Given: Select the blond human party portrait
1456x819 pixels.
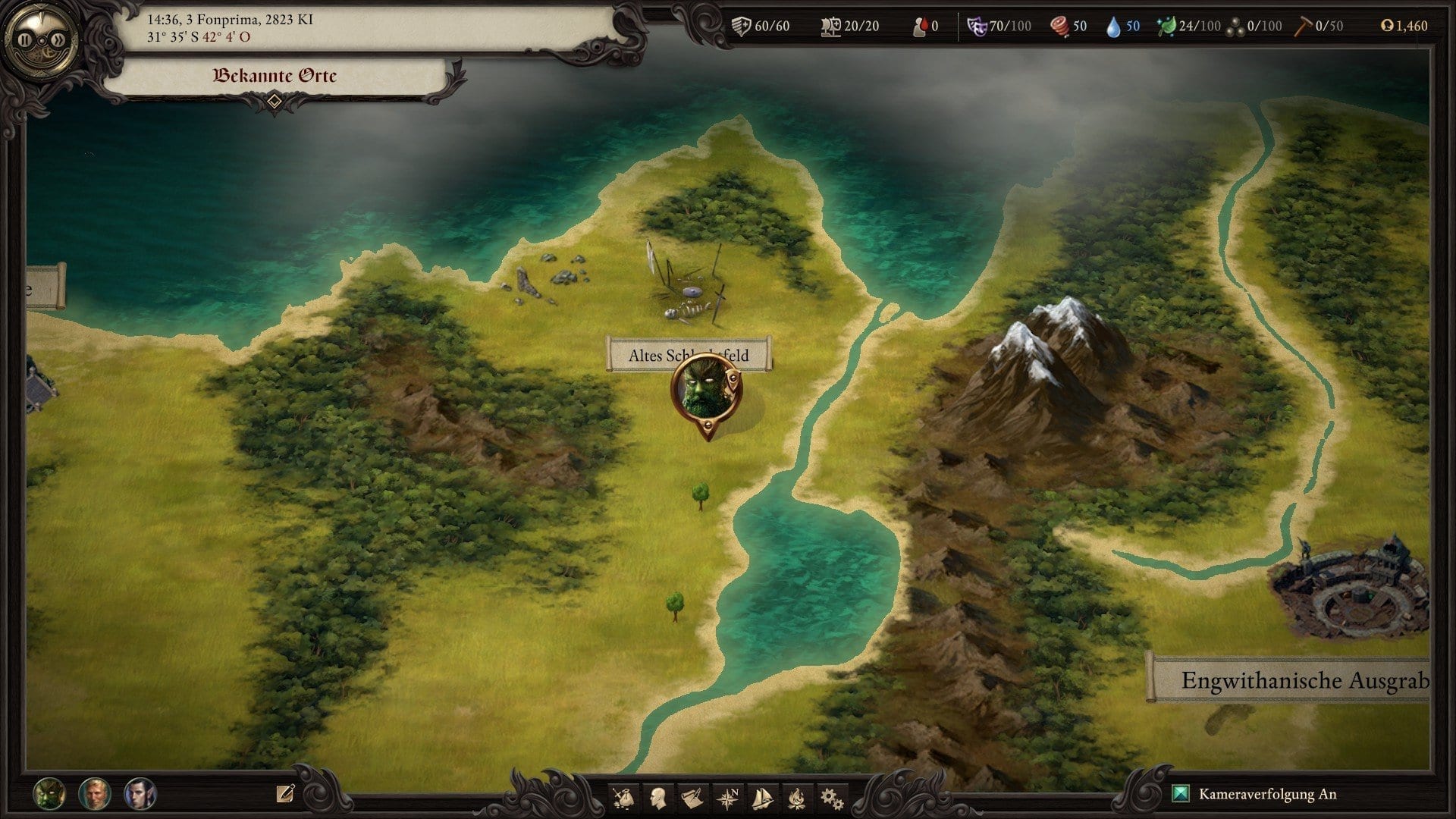Looking at the screenshot, I should click(x=95, y=794).
